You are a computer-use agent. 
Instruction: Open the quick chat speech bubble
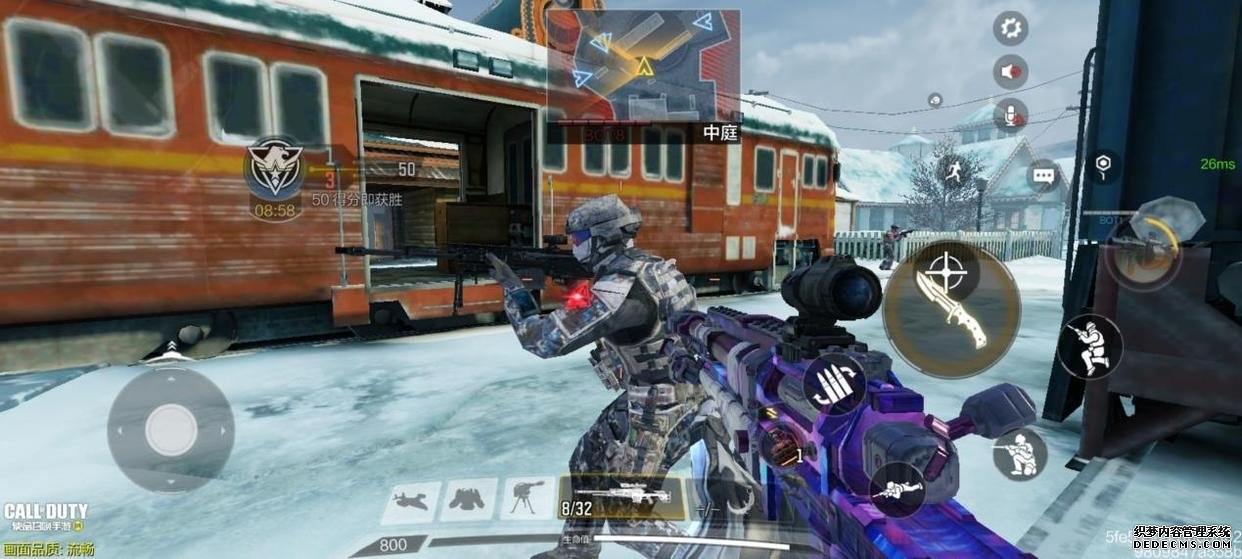point(1043,176)
